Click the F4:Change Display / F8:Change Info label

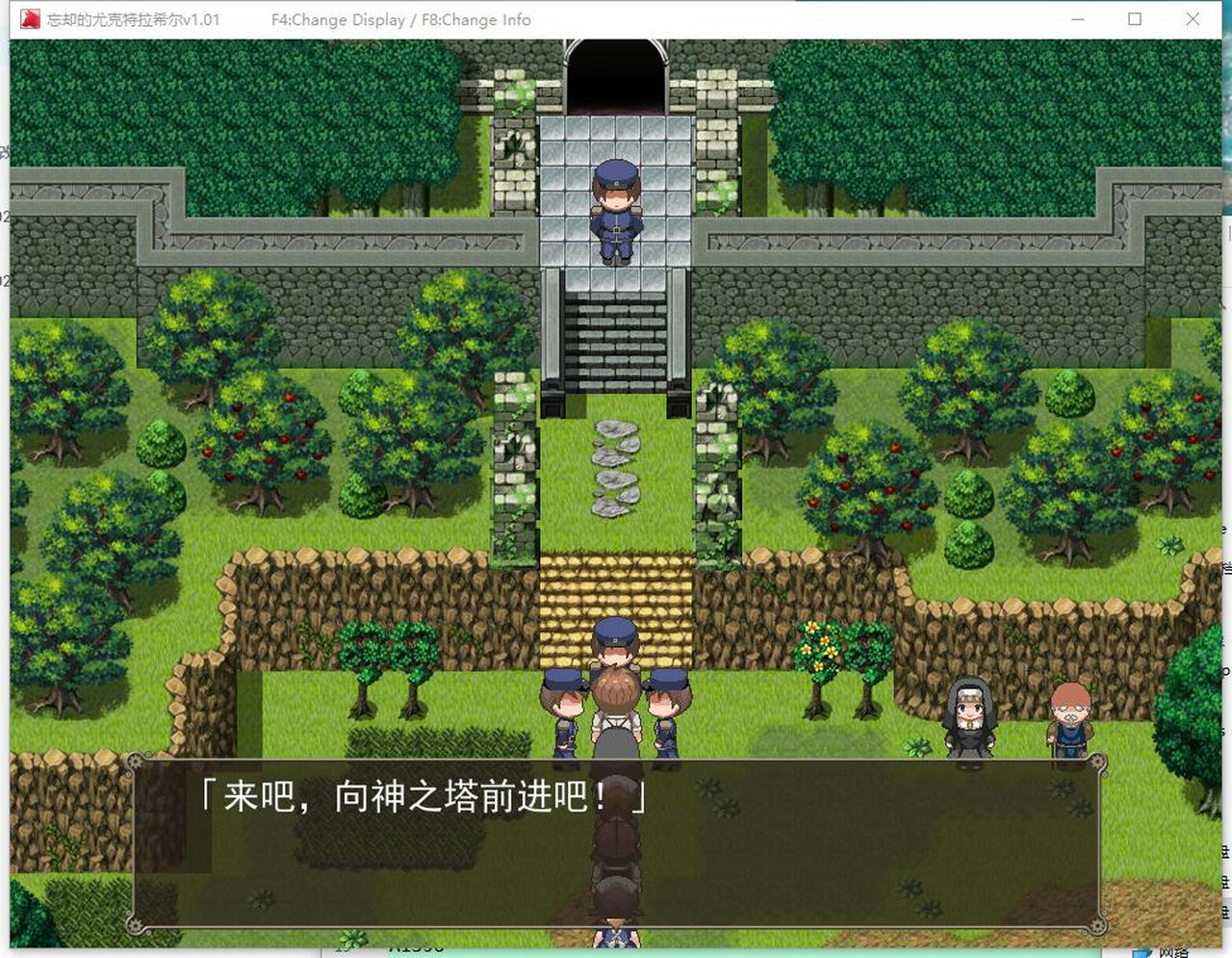coord(402,18)
